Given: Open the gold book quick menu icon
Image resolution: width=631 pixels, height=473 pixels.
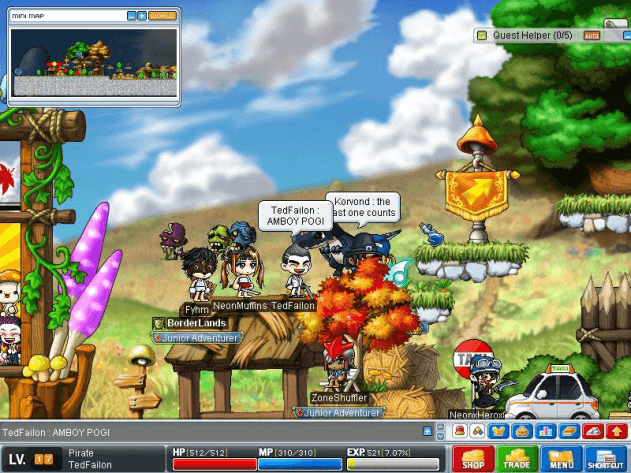Looking at the screenshot, I should click(568, 431).
